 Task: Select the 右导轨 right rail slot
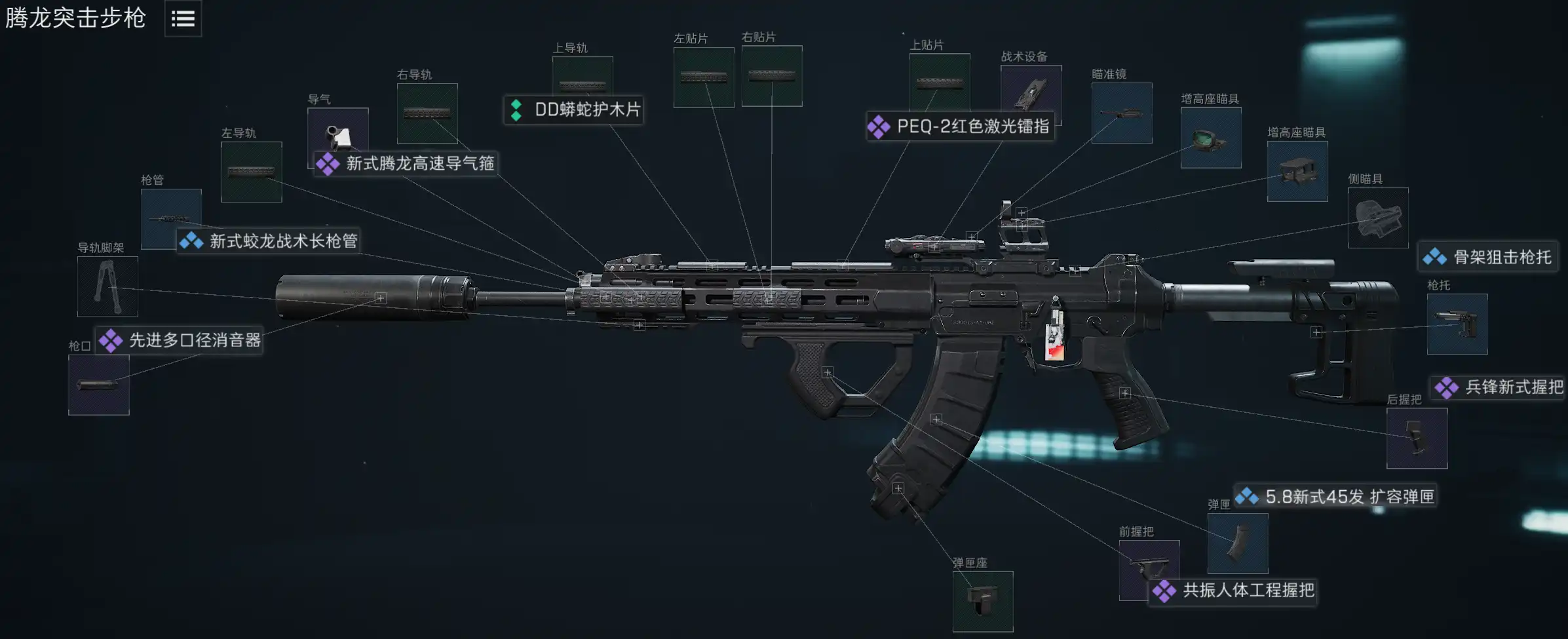[x=427, y=113]
